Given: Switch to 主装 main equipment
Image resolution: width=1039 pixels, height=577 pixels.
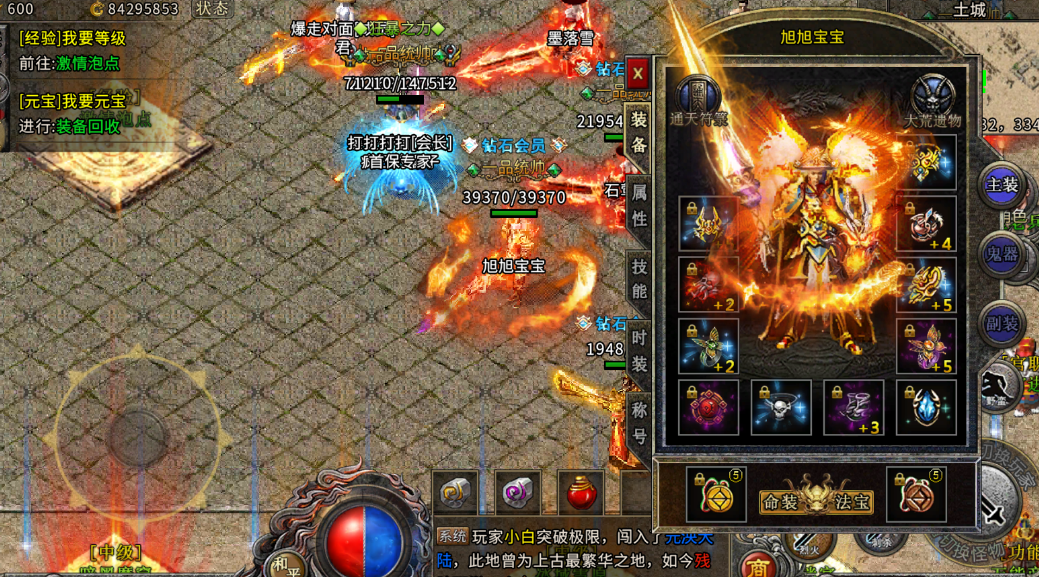Looking at the screenshot, I should pyautogui.click(x=1002, y=185).
